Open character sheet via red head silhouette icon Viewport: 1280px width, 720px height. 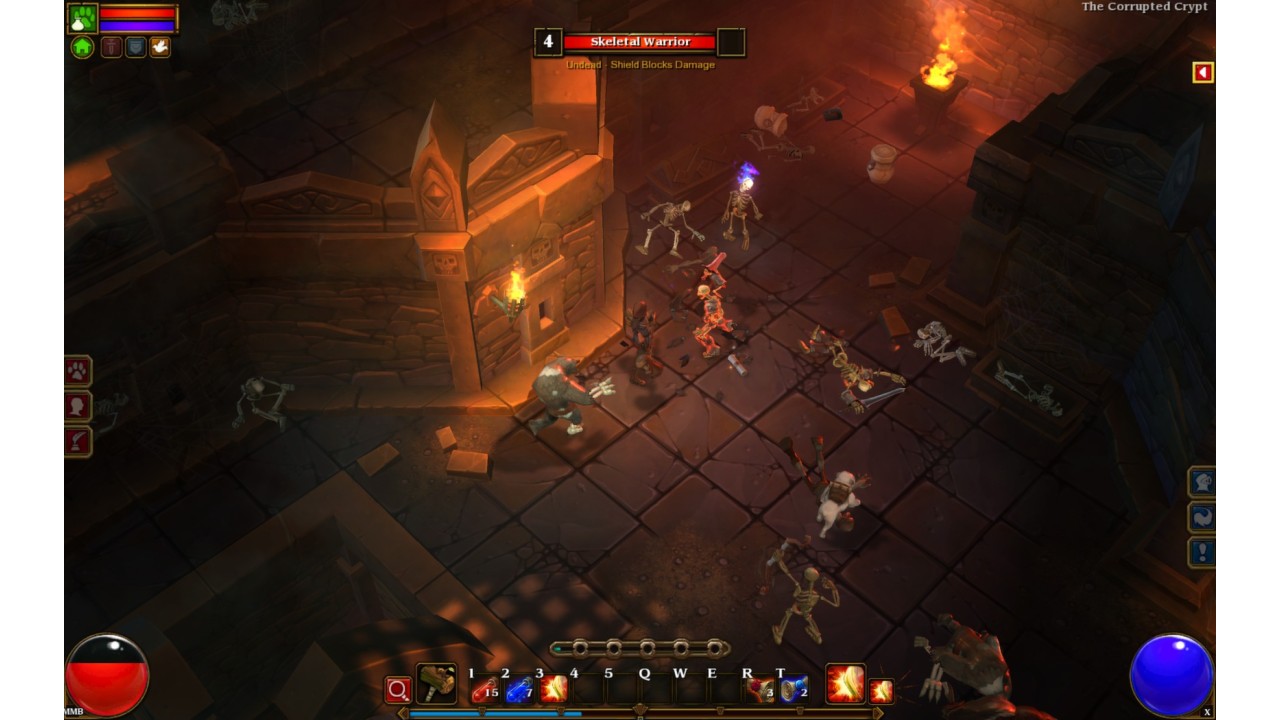point(78,407)
